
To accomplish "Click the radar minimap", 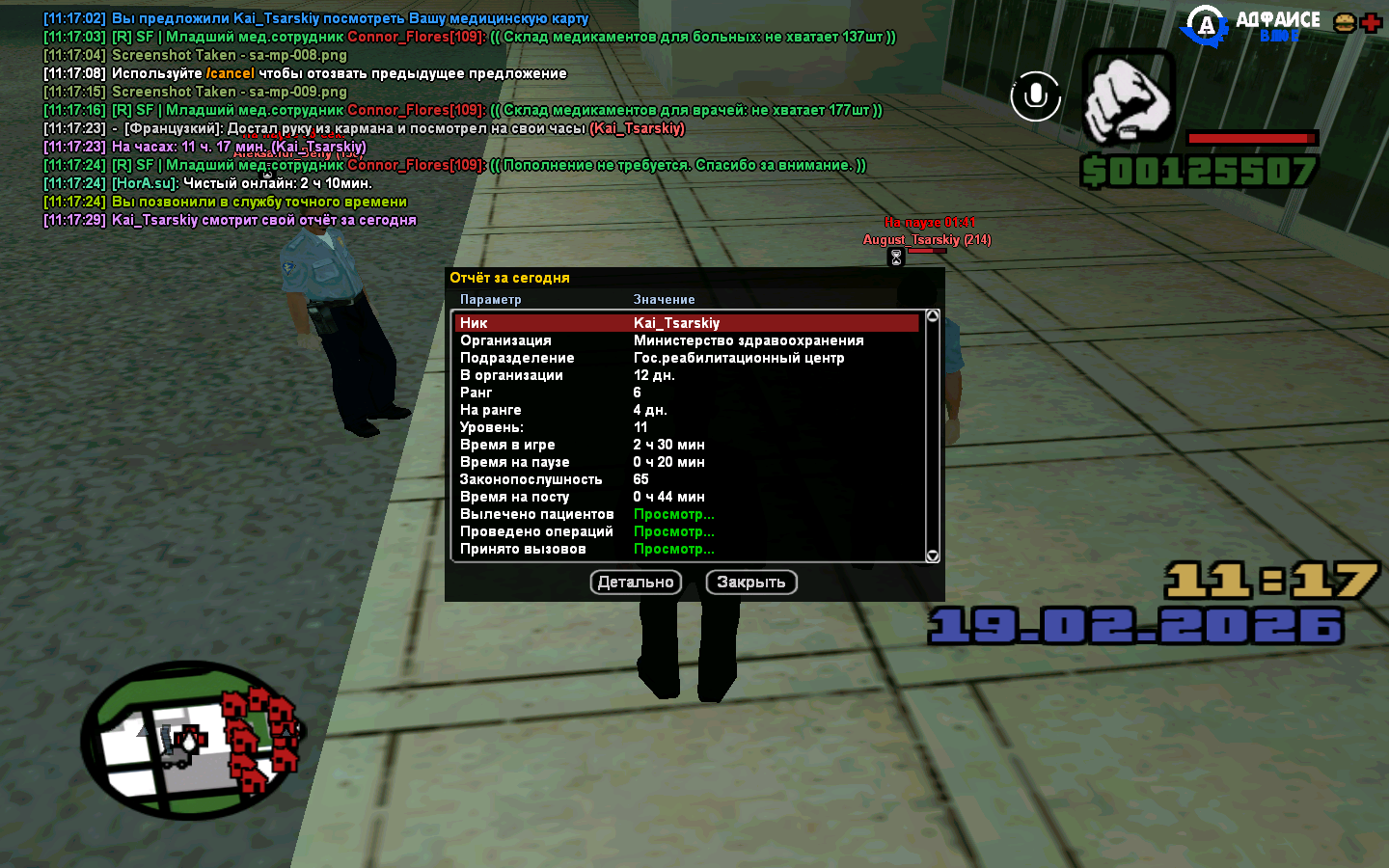I will pos(191,740).
